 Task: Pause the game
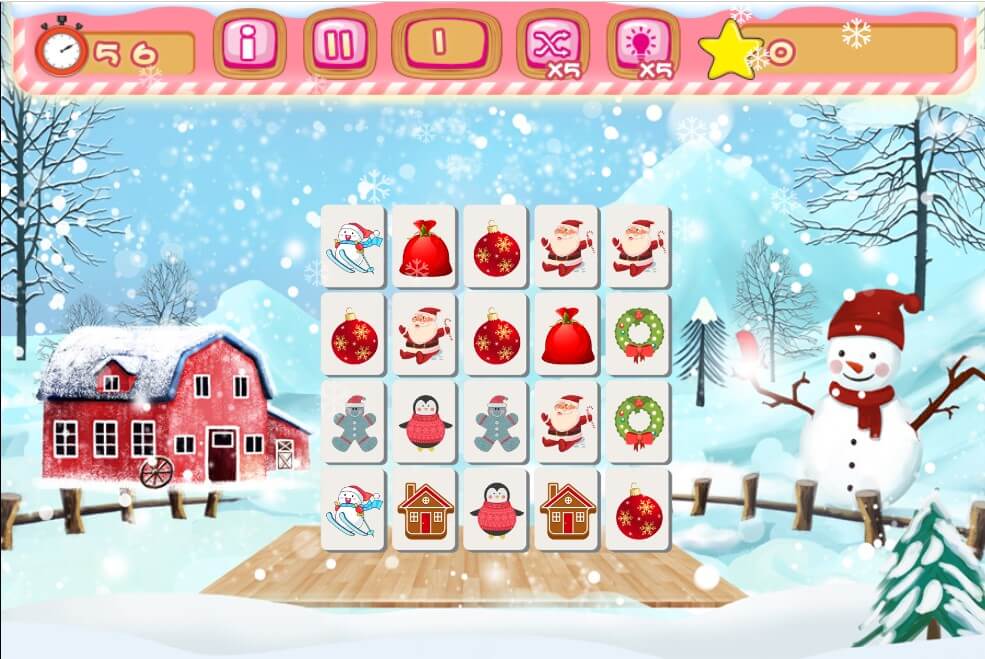click(340, 44)
